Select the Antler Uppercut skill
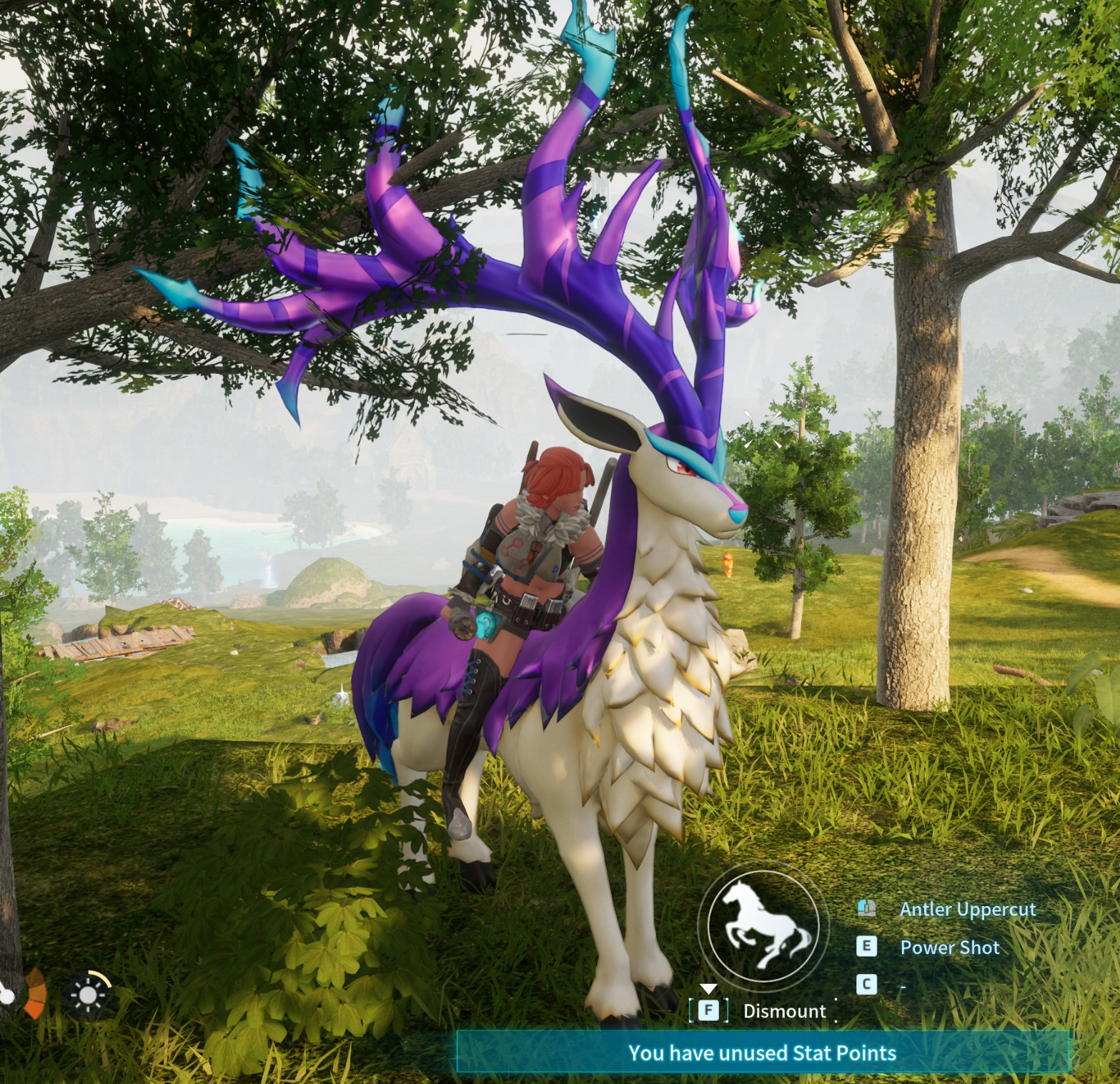Screen dimensions: 1120x1084 click(967, 909)
